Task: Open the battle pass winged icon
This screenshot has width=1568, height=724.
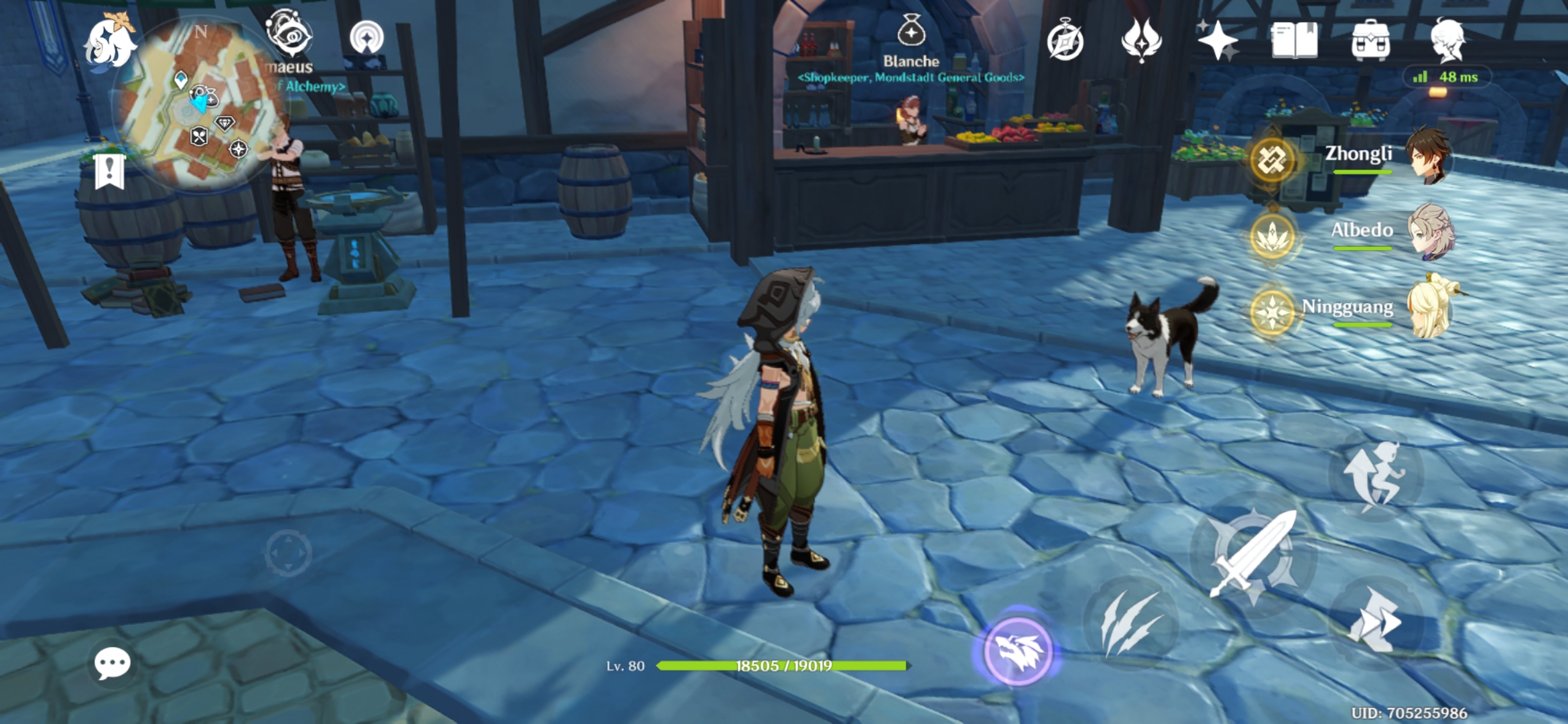Action: pos(1141,40)
